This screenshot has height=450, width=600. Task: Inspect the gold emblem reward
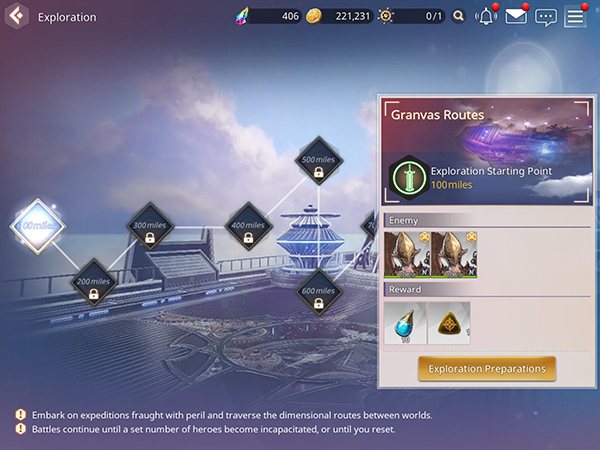pos(450,322)
